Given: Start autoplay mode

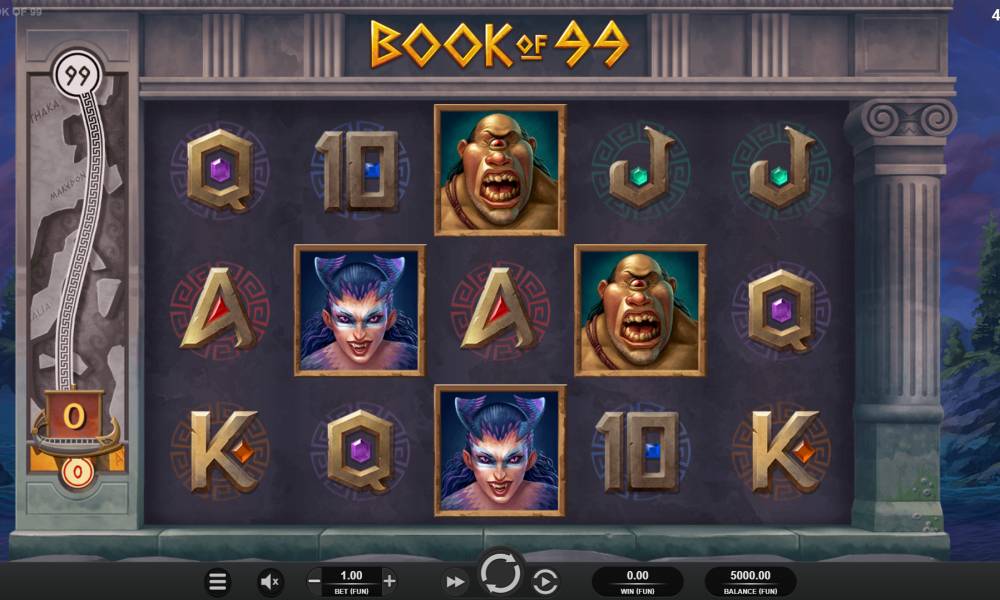Looking at the screenshot, I should [545, 581].
